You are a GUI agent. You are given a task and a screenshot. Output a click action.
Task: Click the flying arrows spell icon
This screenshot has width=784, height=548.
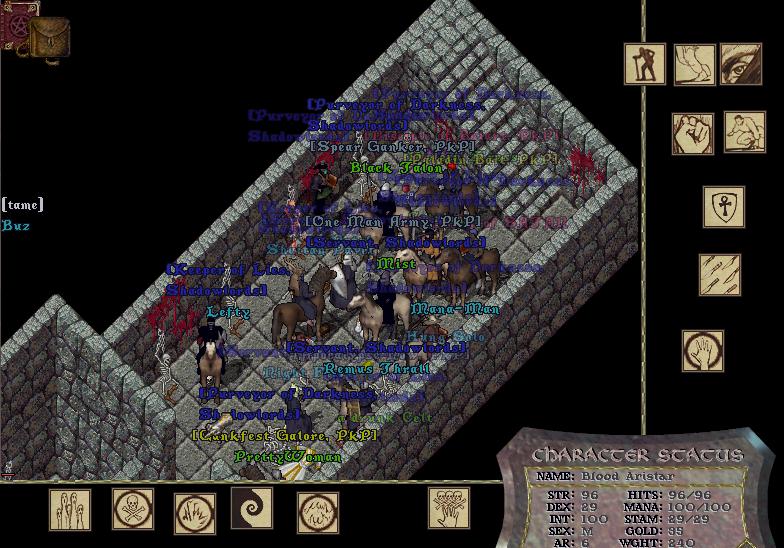720,275
